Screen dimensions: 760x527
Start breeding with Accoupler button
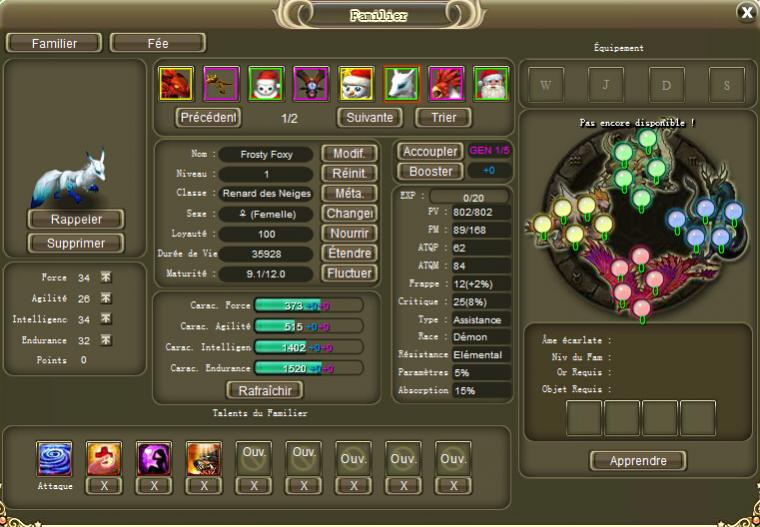[x=430, y=152]
